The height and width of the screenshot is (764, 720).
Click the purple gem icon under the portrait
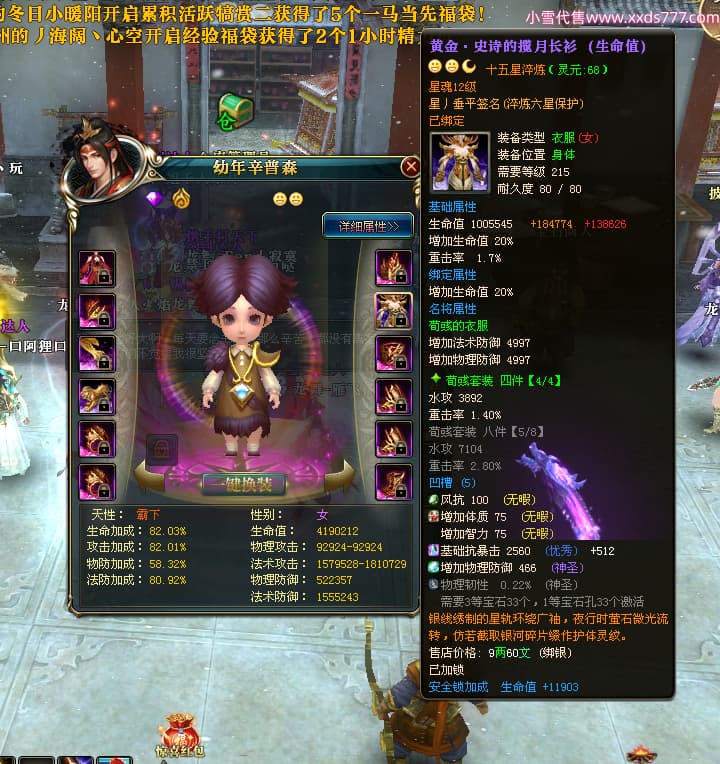[x=154, y=198]
